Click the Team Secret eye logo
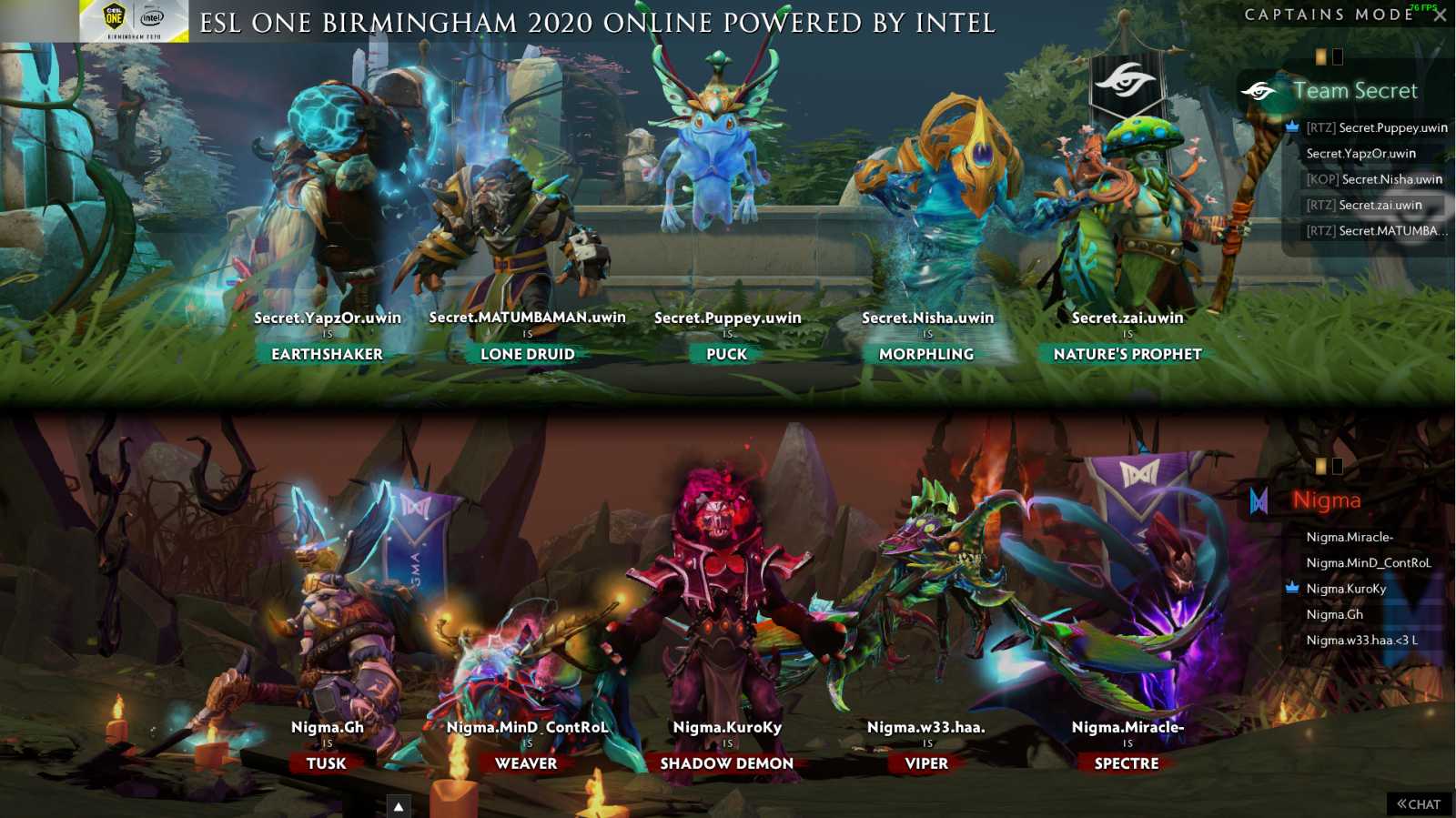Screen dimensions: 1456x818 pyautogui.click(x=1260, y=91)
